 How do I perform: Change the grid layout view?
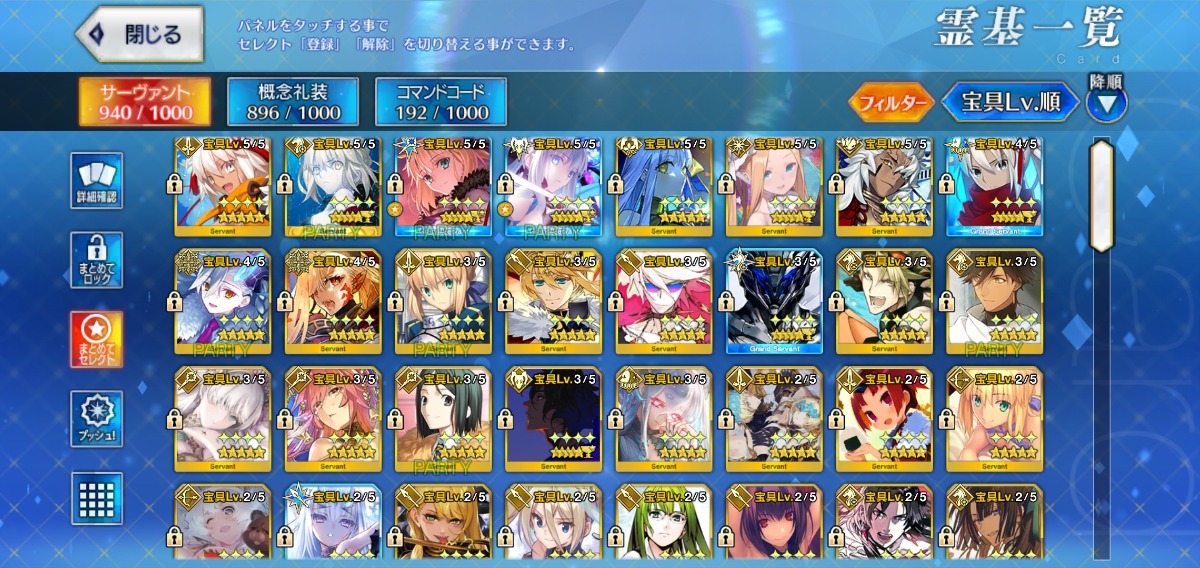97,498
